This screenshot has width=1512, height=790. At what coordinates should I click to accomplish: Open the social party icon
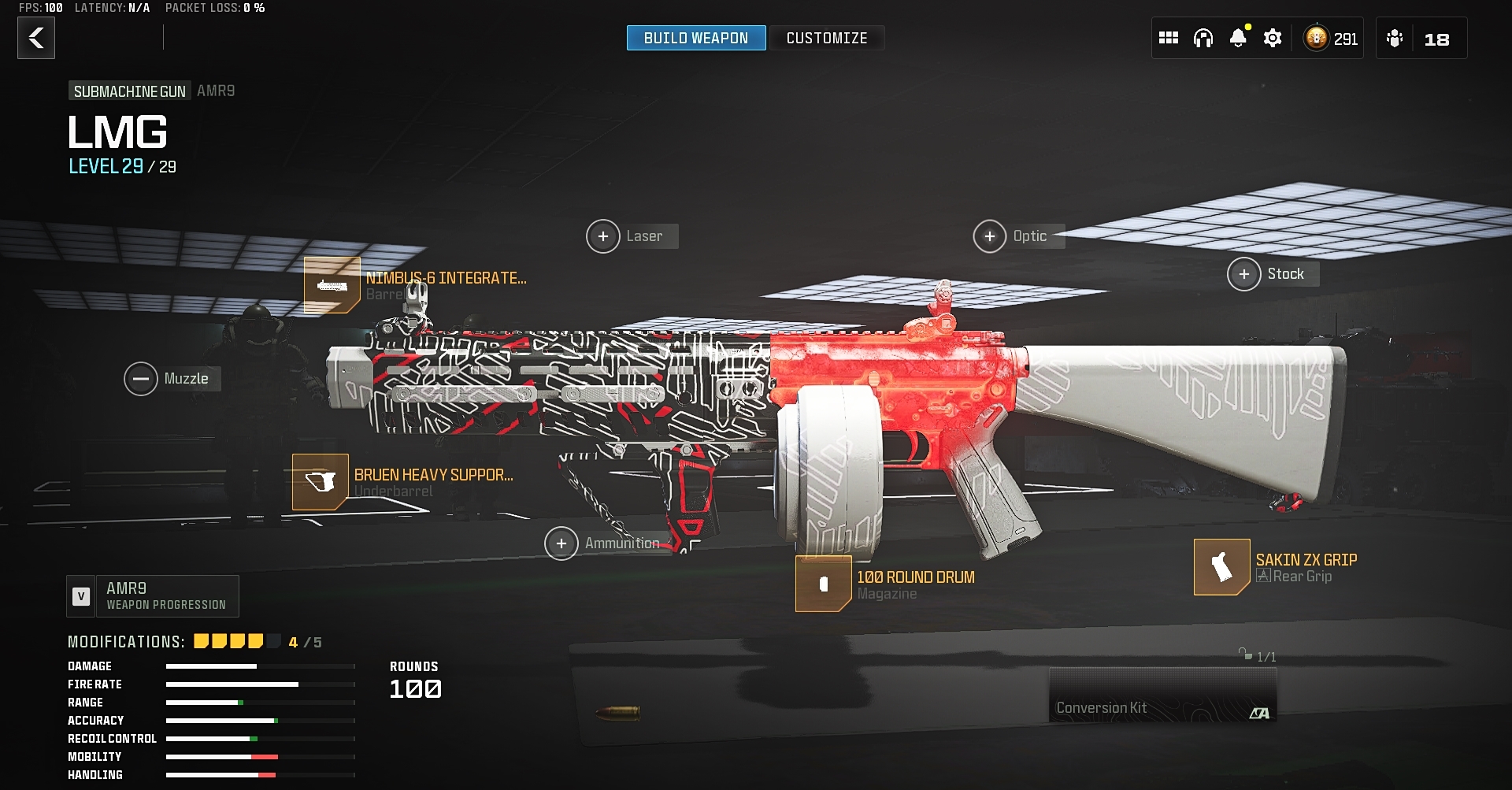click(x=1395, y=39)
